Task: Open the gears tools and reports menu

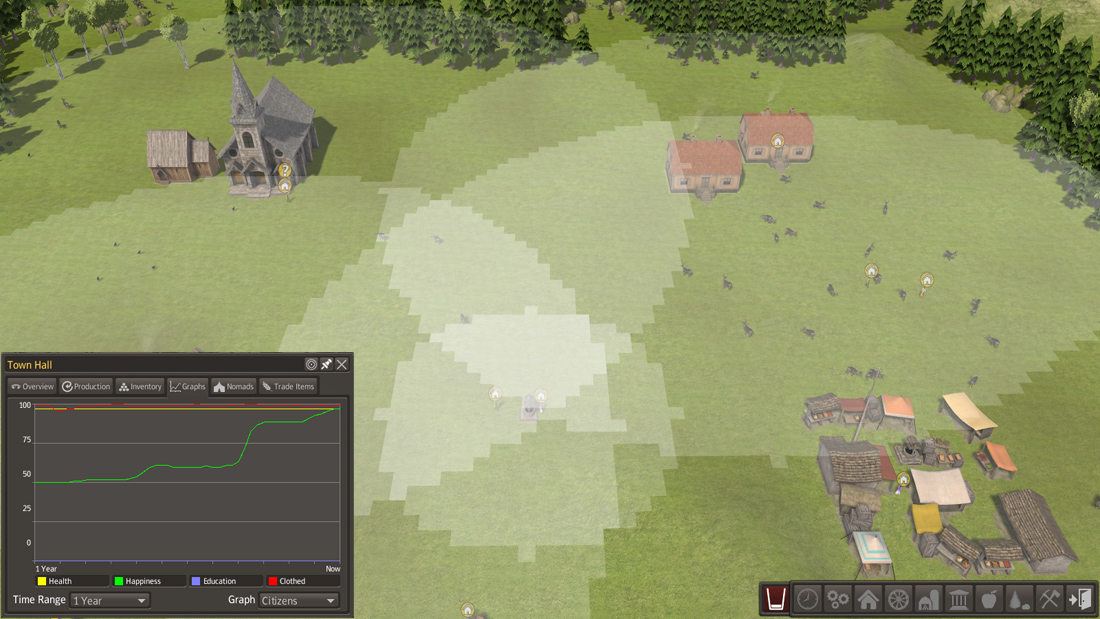Action: pyautogui.click(x=838, y=599)
